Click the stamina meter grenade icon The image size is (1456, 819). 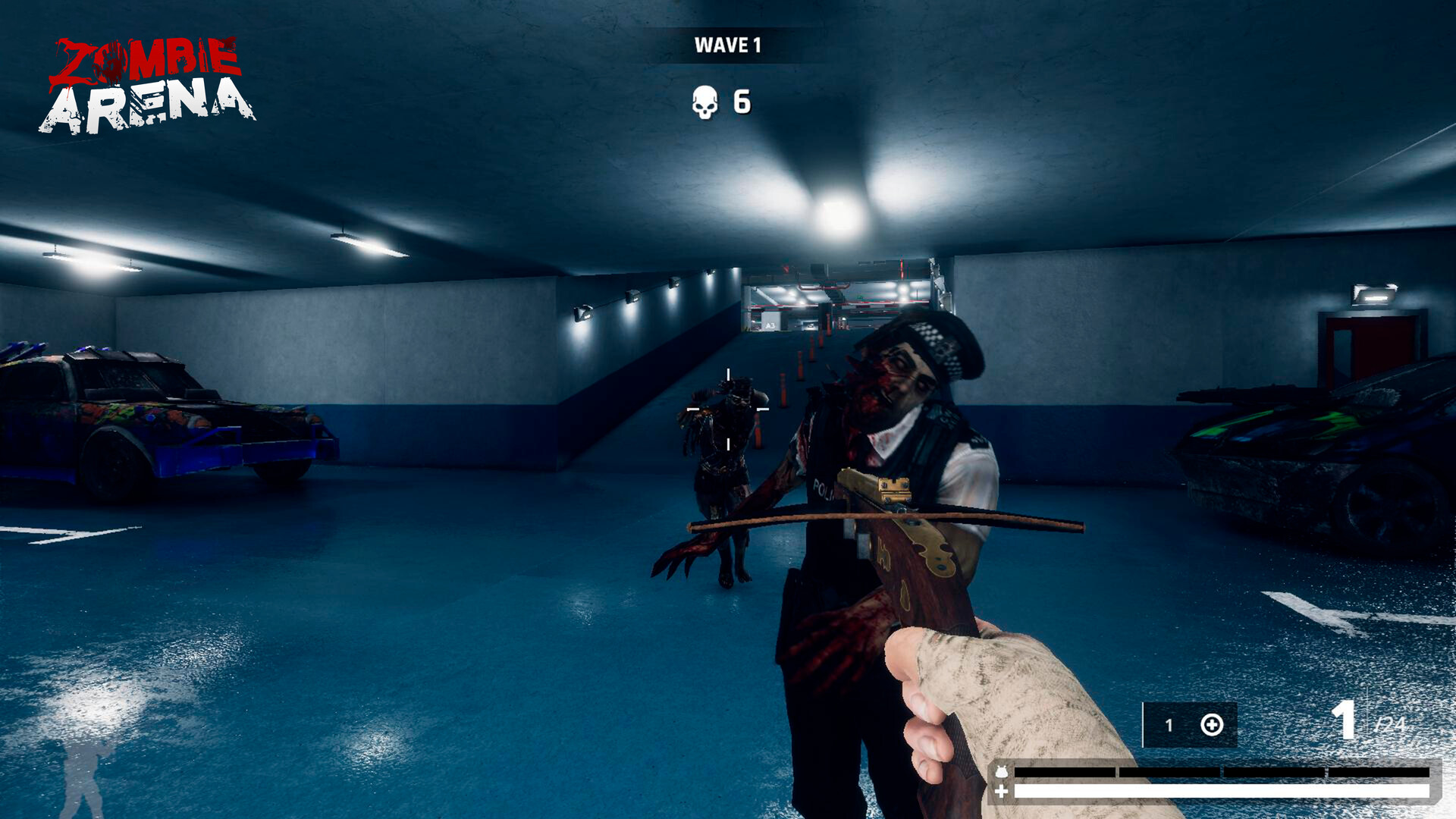pyautogui.click(x=1002, y=772)
